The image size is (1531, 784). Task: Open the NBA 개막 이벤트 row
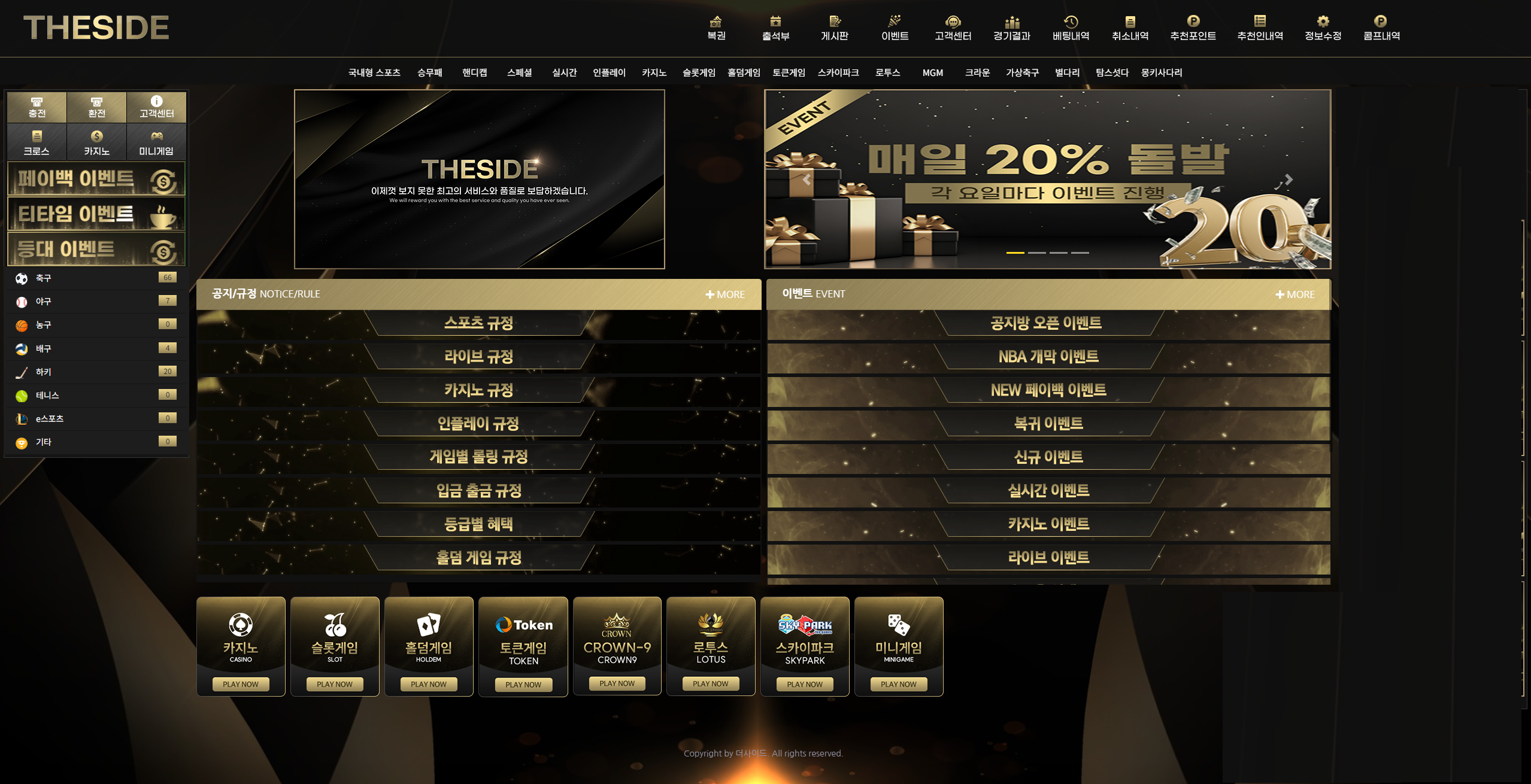[x=1048, y=357]
